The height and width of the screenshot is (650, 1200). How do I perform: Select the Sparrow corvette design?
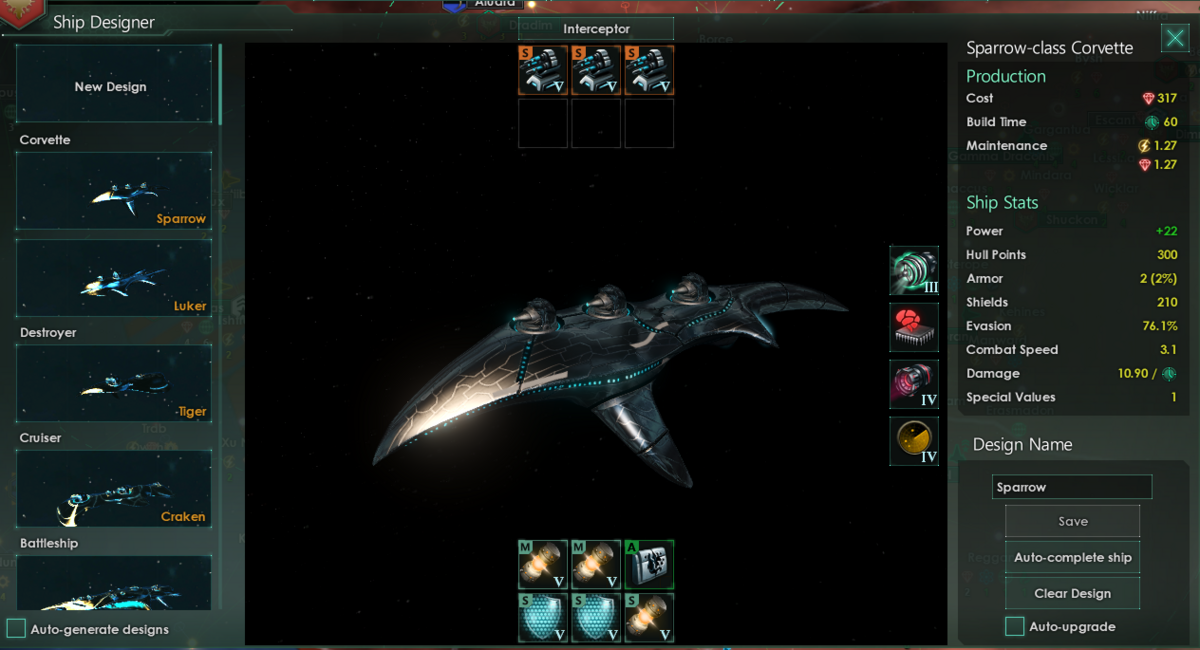[x=113, y=190]
